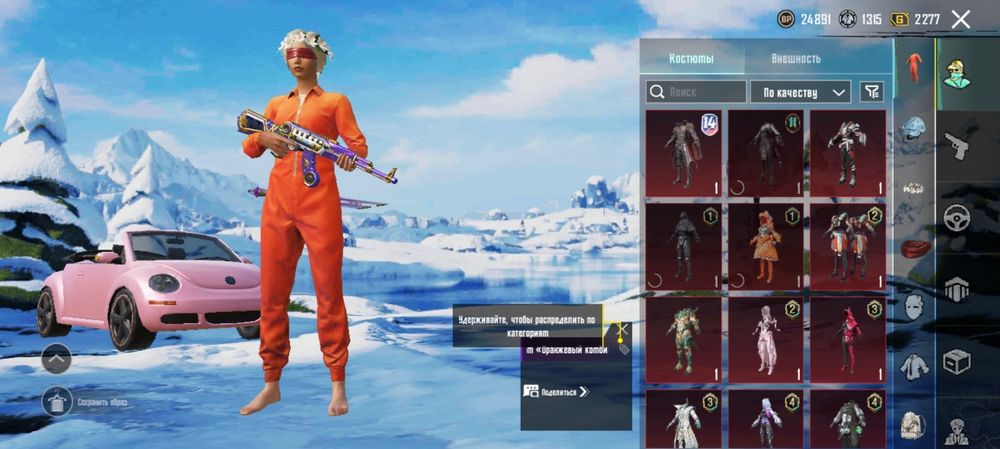Image resolution: width=1000 pixels, height=449 pixels.
Task: Switch to the Внешность tab
Action: (796, 58)
